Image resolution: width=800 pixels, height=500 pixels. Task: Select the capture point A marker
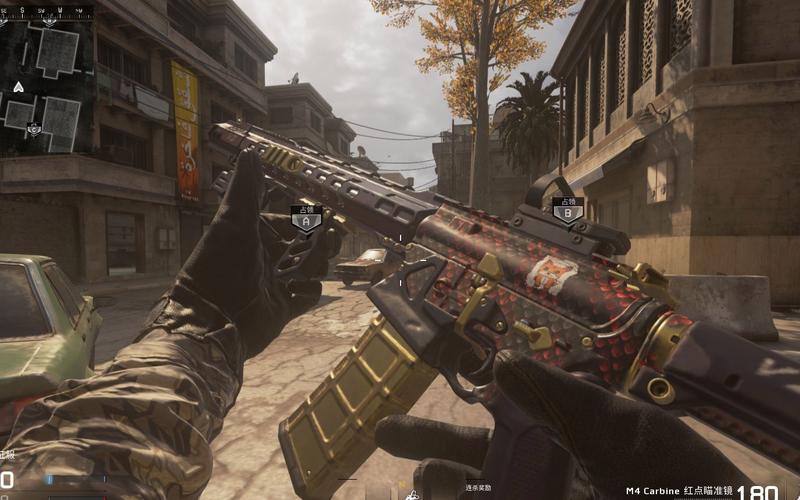pos(305,218)
